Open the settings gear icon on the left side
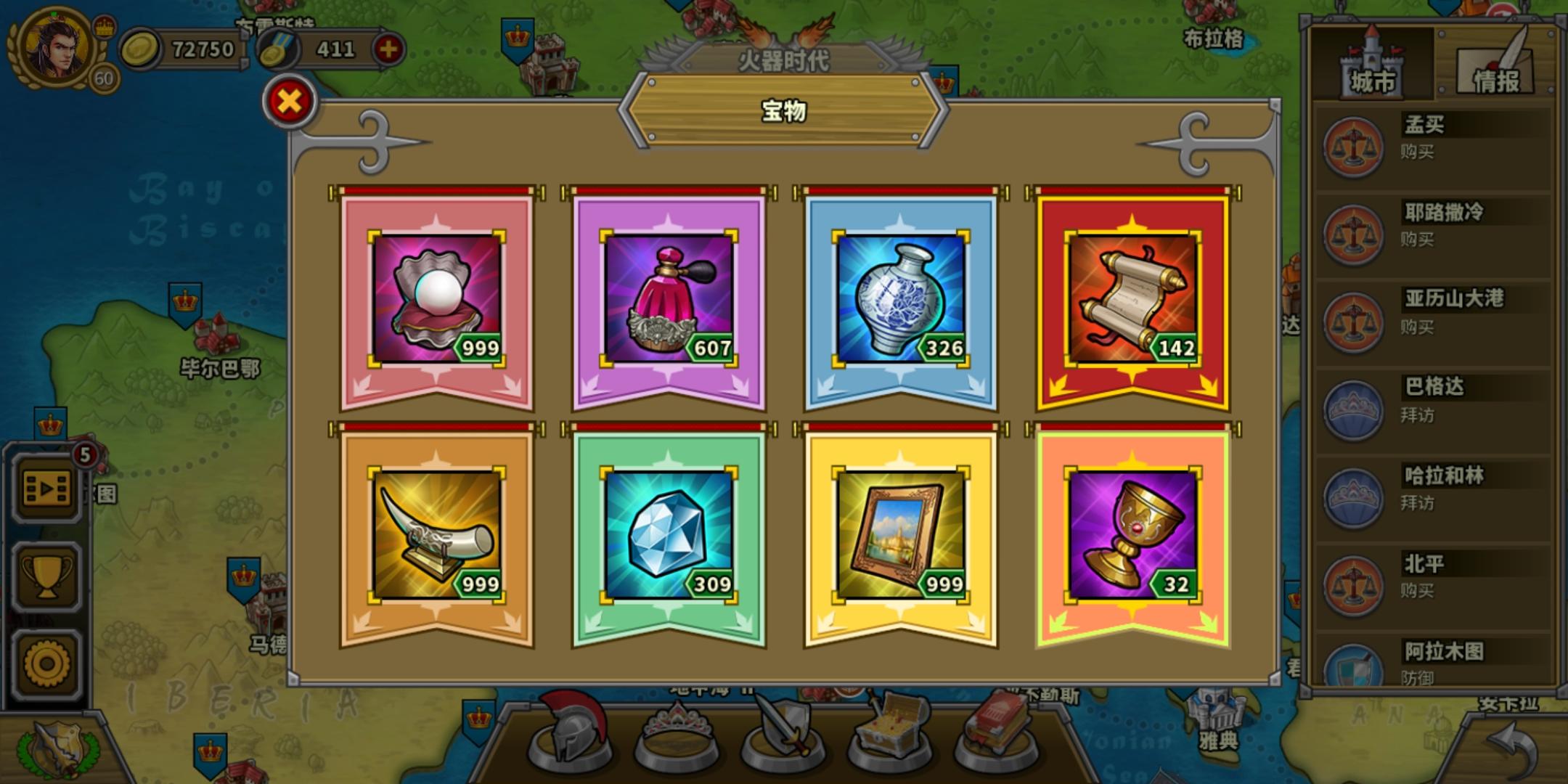This screenshot has height=784, width=1568. tap(45, 662)
